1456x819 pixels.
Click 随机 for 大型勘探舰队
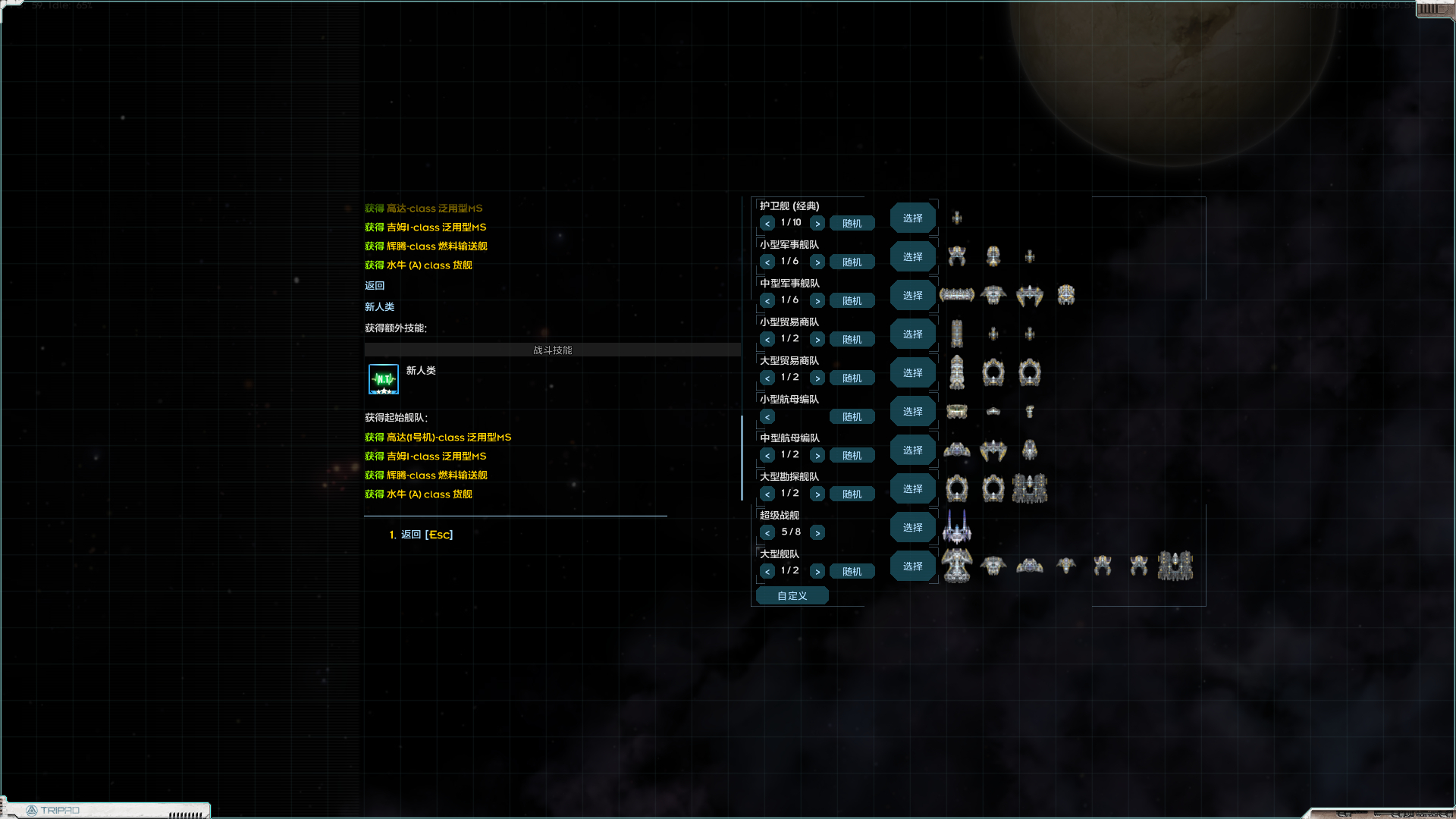click(x=852, y=494)
